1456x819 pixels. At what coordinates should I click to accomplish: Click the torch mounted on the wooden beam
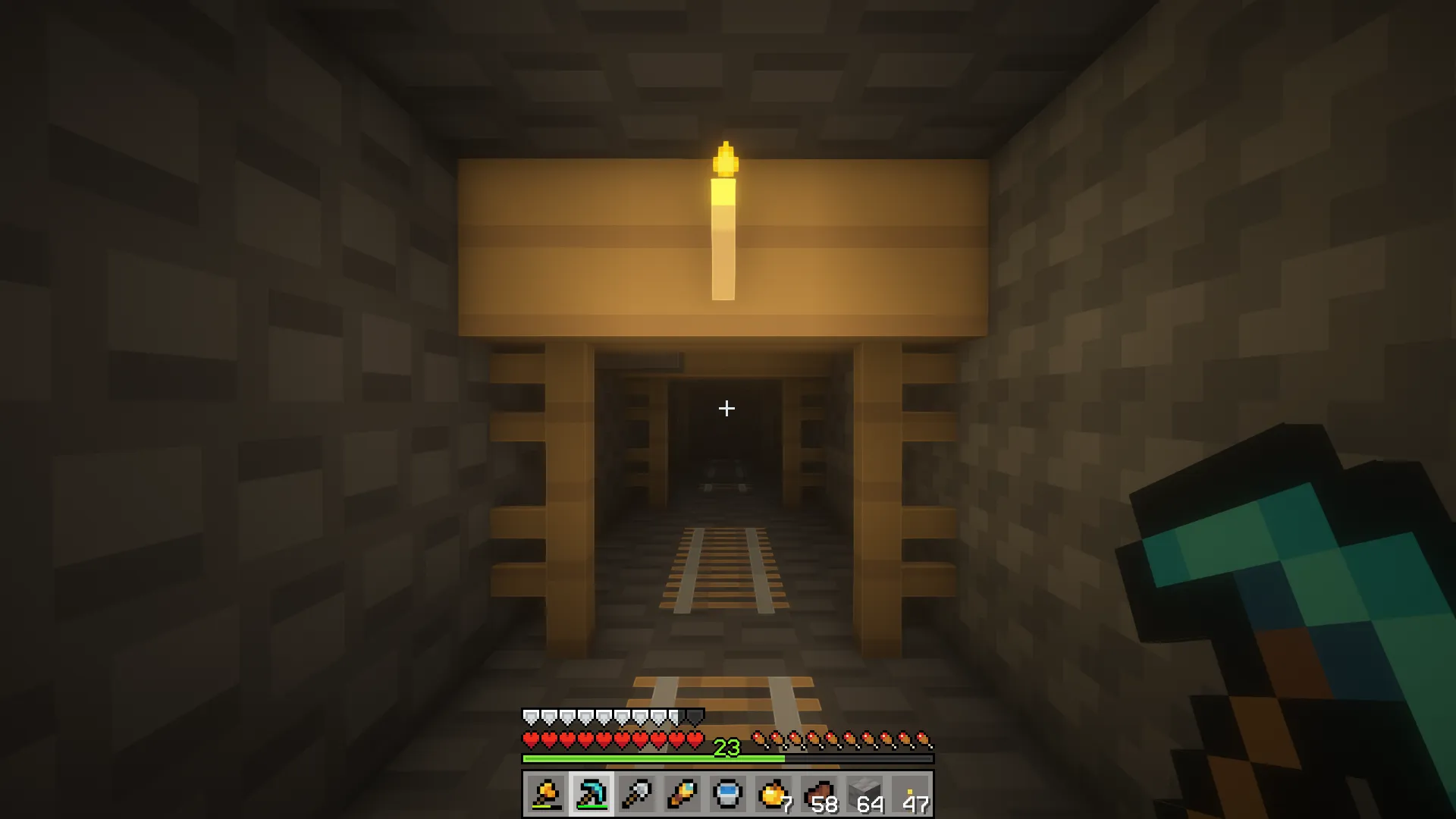726,220
